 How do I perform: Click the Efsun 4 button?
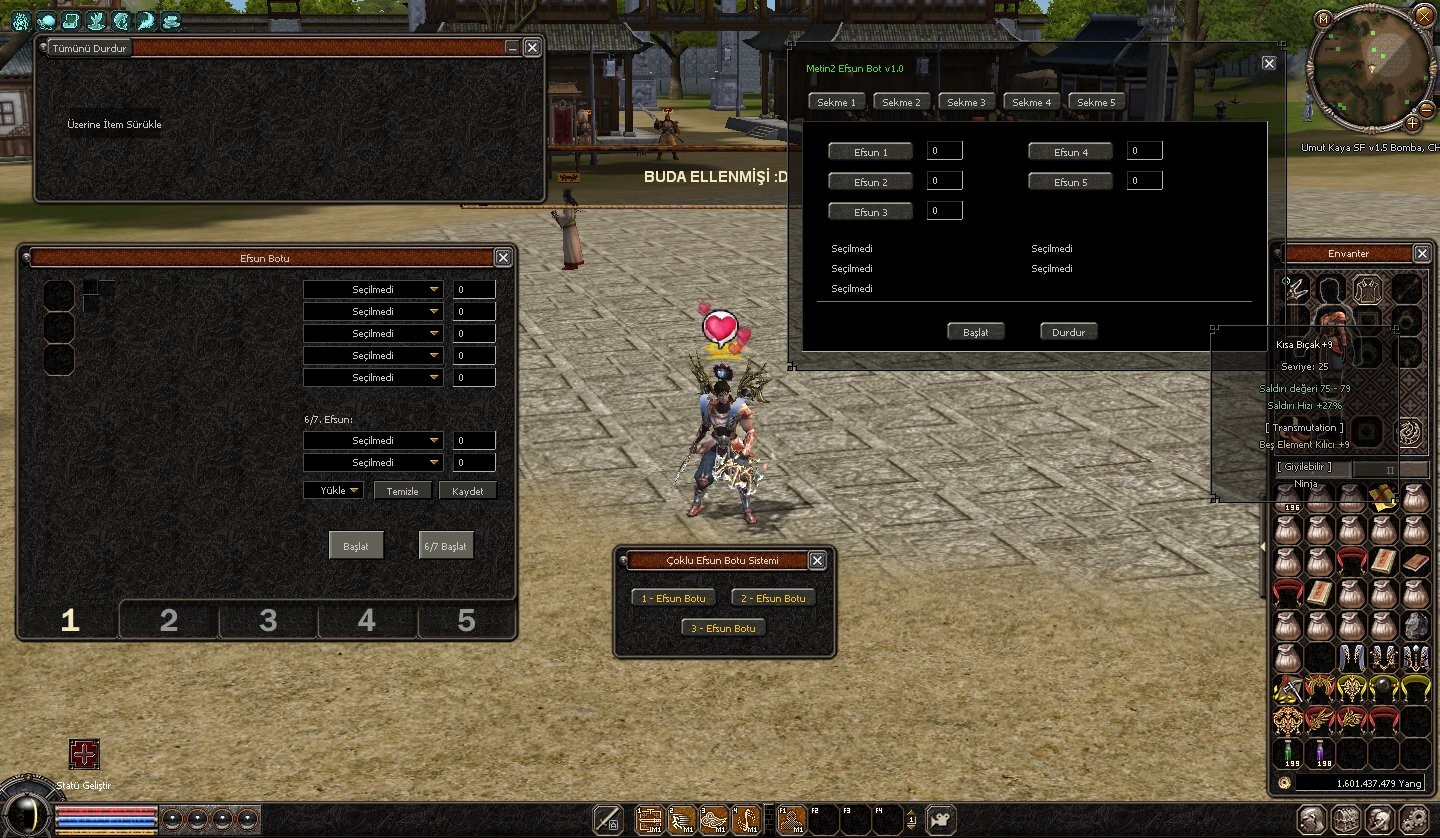click(1070, 152)
